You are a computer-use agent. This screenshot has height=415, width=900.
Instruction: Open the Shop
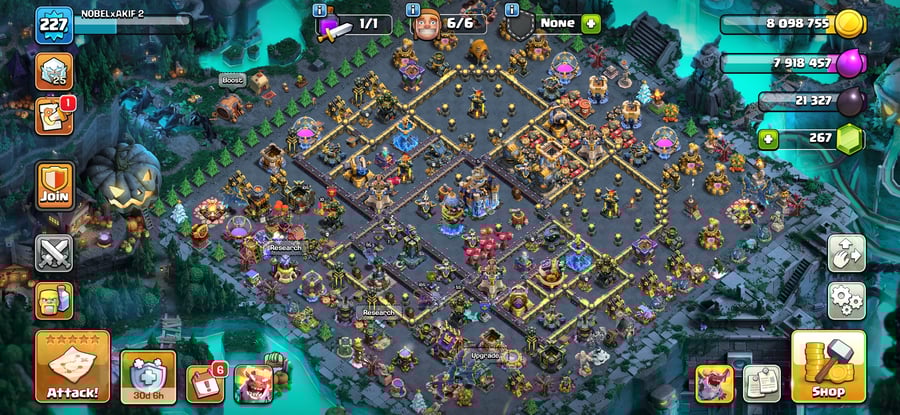(828, 367)
